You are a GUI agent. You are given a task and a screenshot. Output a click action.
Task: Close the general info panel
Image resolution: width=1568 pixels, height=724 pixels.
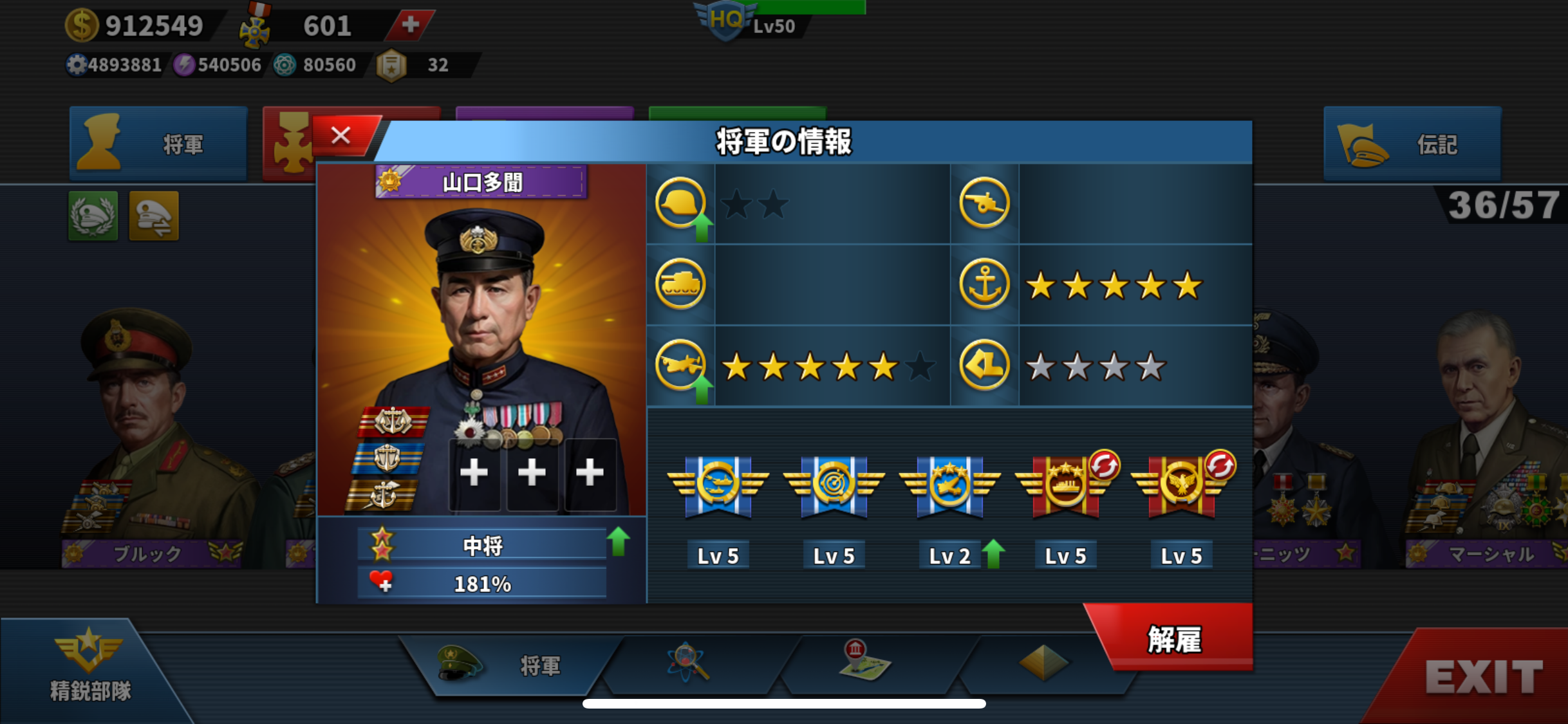tap(341, 136)
